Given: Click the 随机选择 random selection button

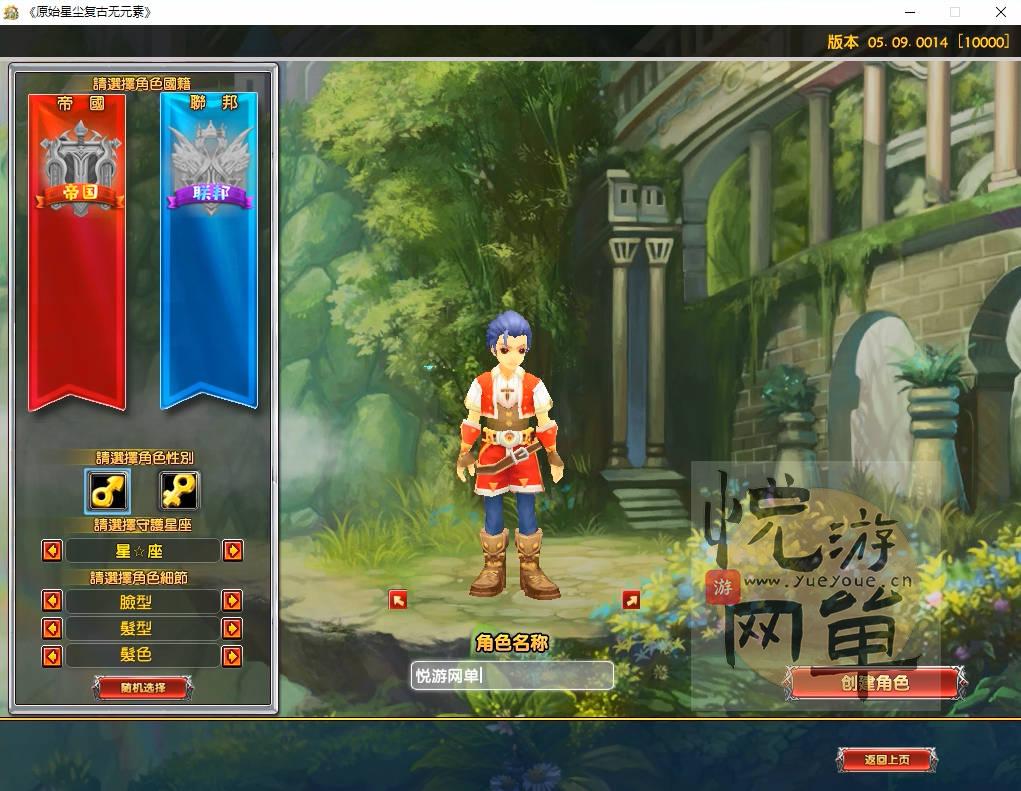Looking at the screenshot, I should click(142, 687).
